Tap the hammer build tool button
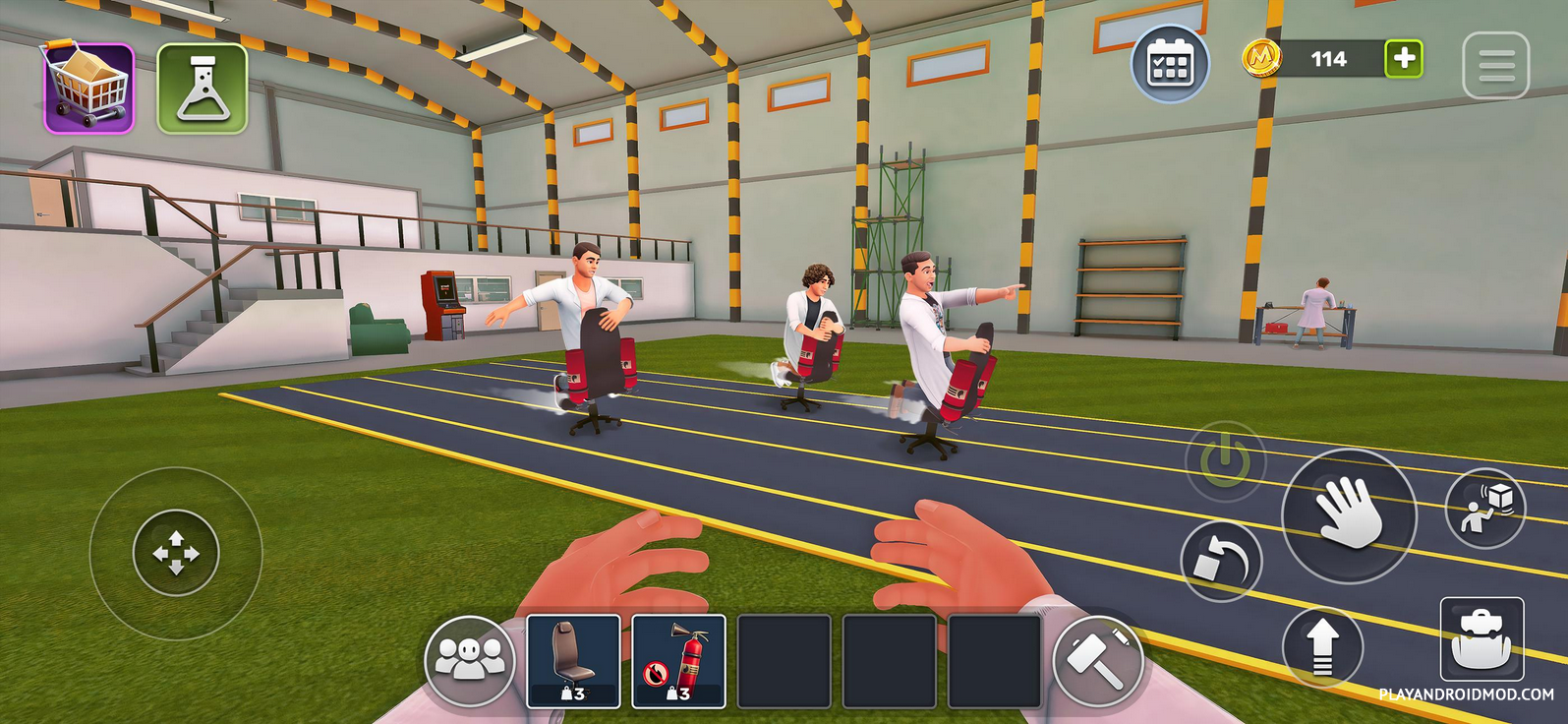The width and height of the screenshot is (1568, 724). pyautogui.click(x=1098, y=662)
